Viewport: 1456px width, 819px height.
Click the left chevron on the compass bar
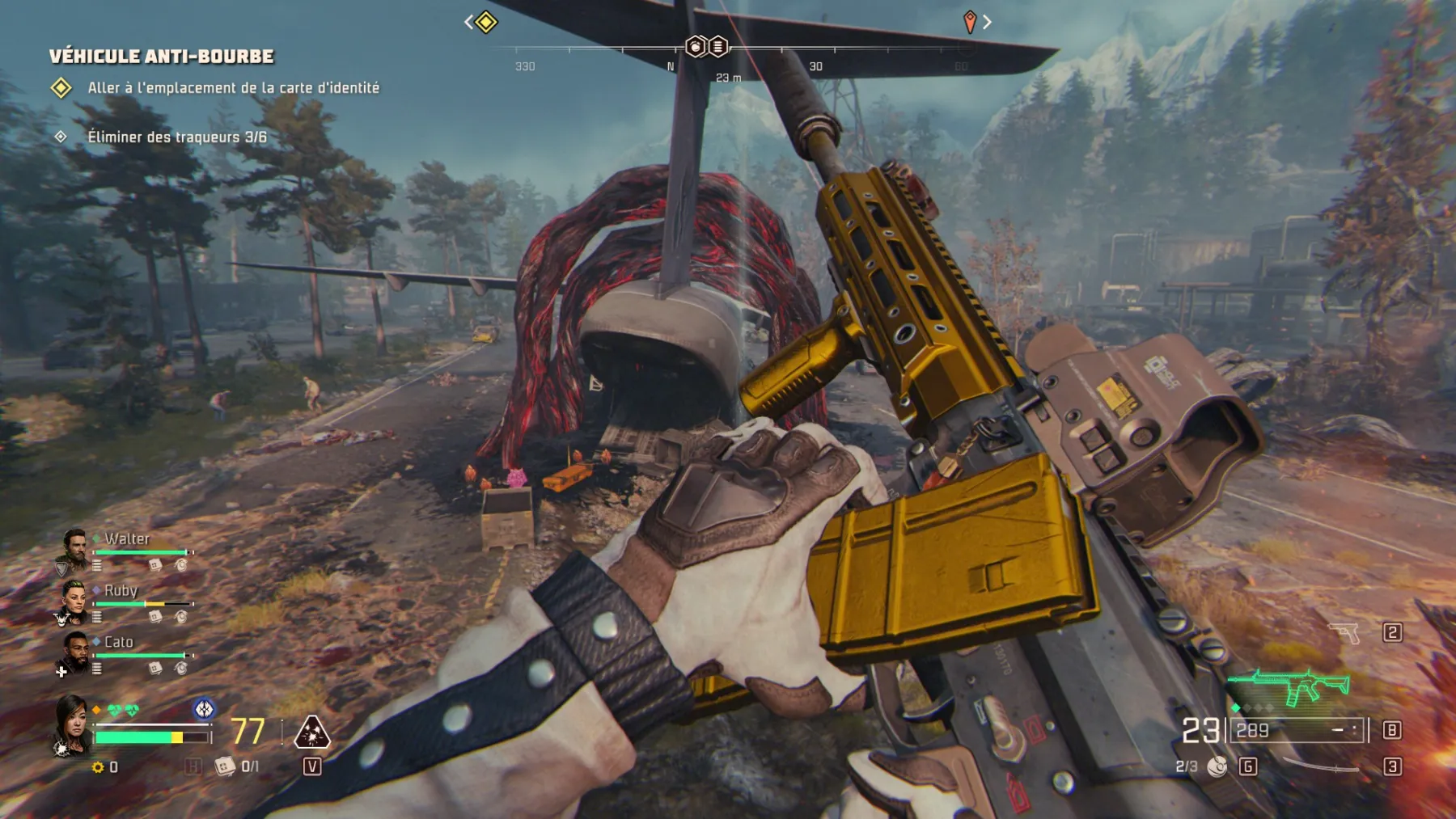click(471, 23)
